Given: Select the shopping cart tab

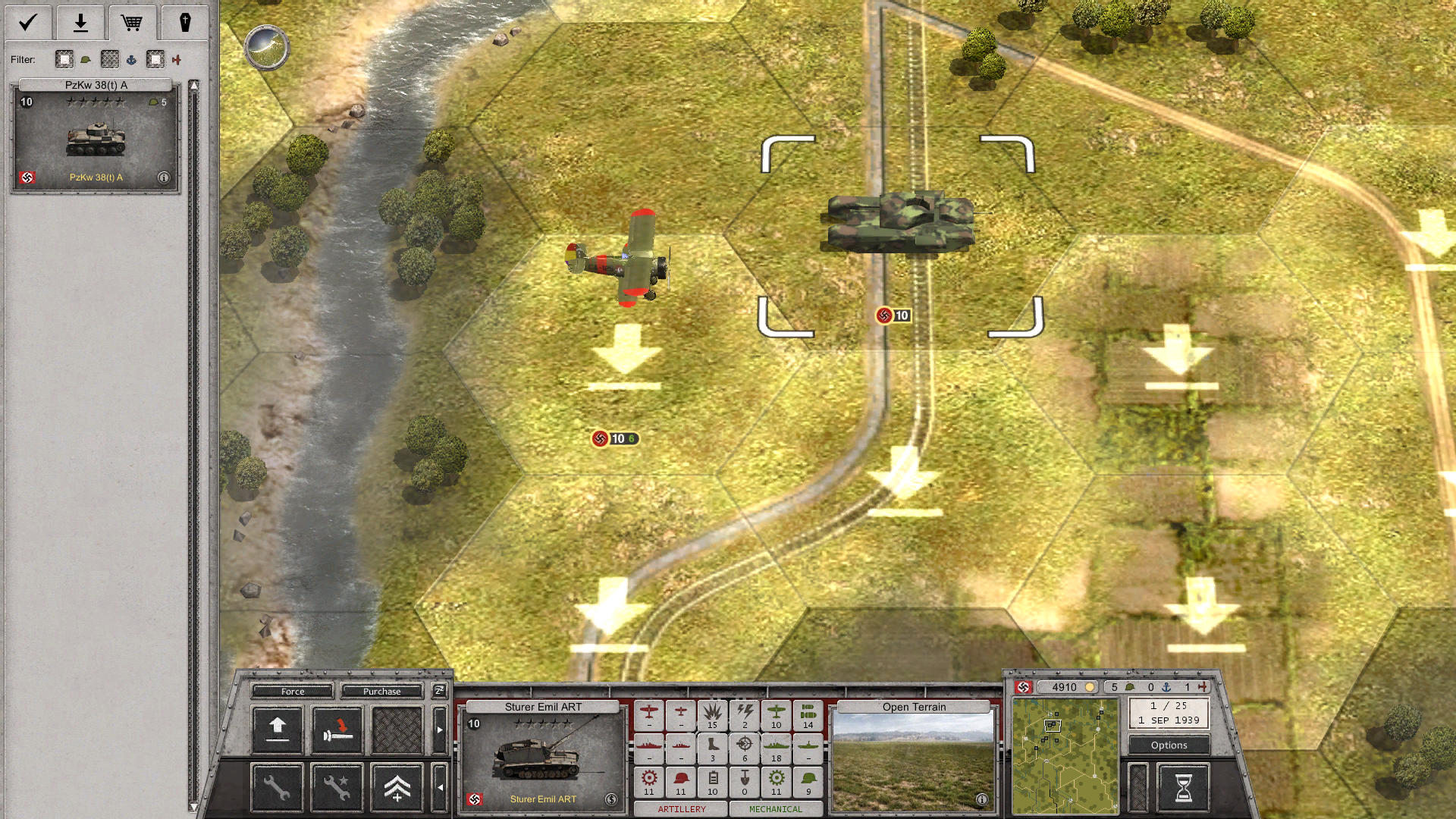Looking at the screenshot, I should (x=132, y=23).
